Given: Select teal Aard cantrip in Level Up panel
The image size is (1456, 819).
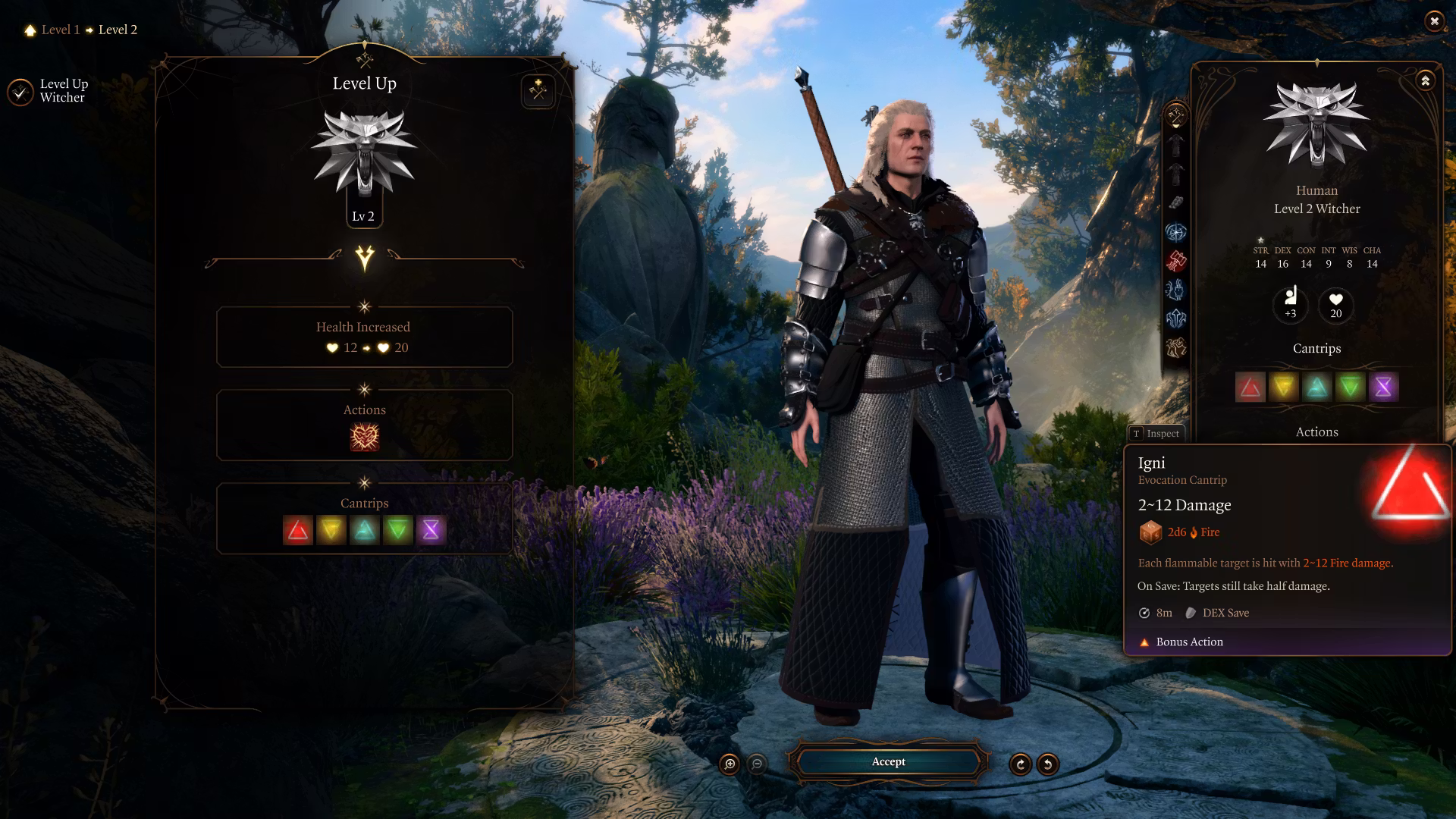Looking at the screenshot, I should pyautogui.click(x=365, y=531).
